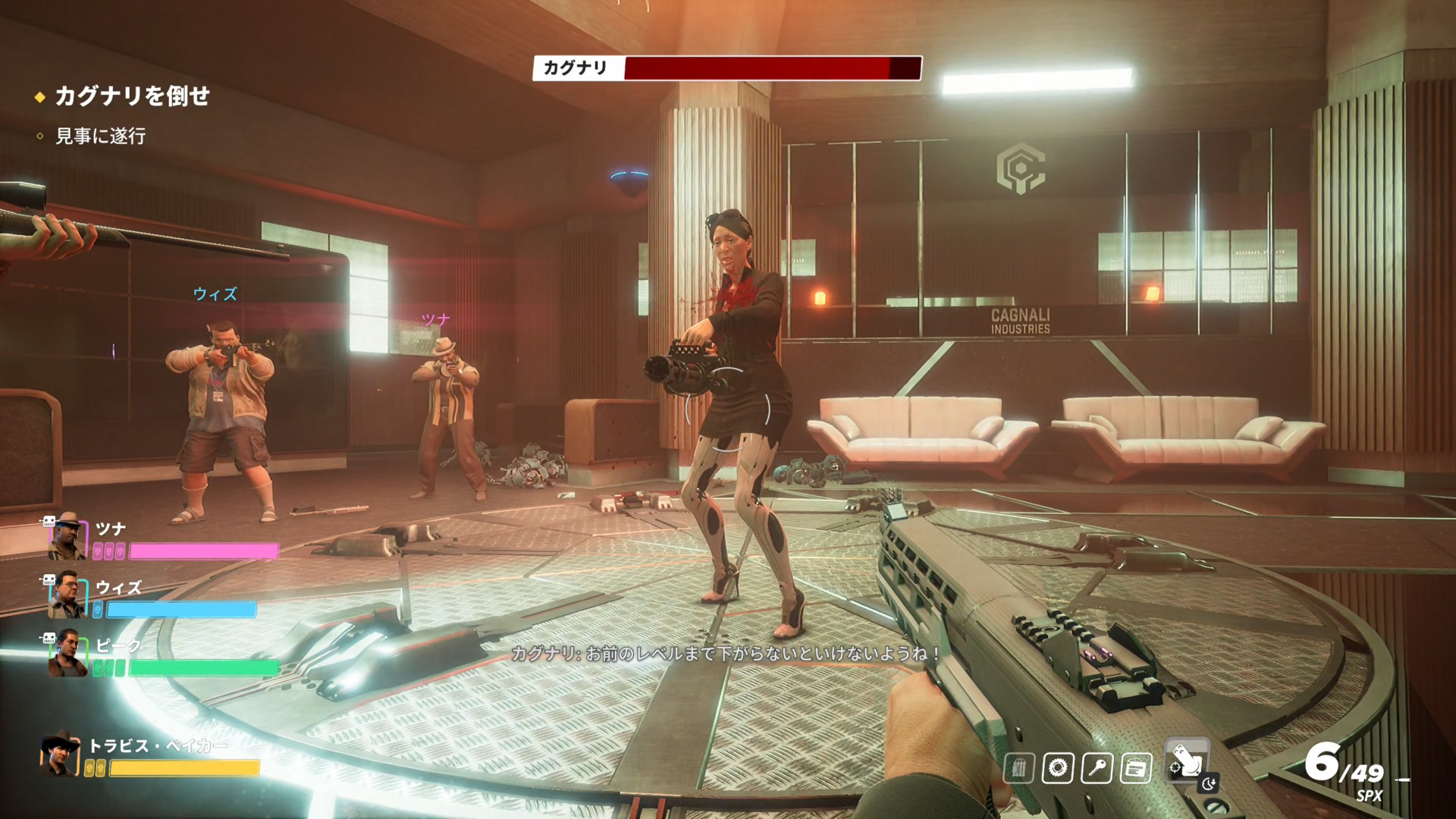This screenshot has width=1456, height=819.
Task: Activate the saw blade gear slot
Action: click(1058, 768)
